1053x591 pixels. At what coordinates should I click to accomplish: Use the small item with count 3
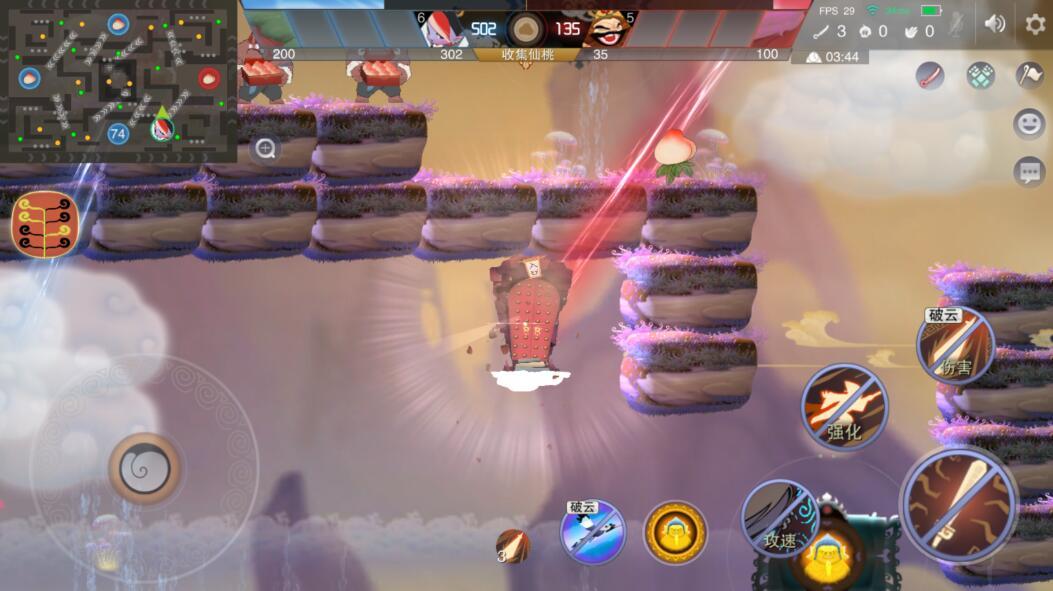(x=513, y=545)
